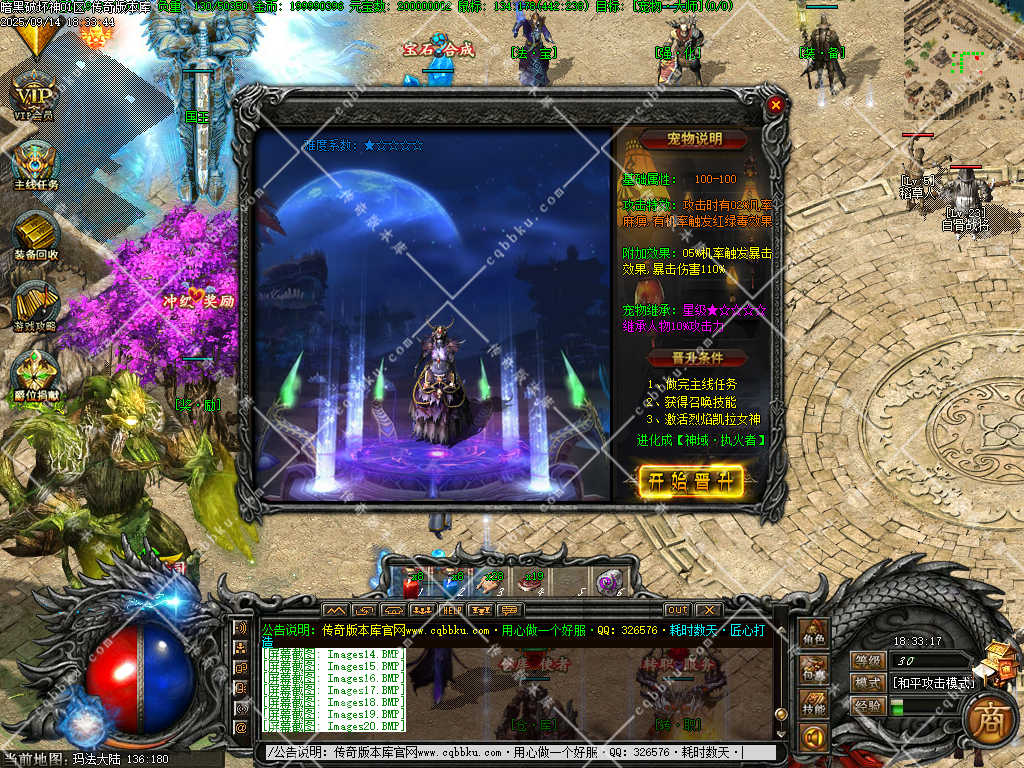Select the purple scroll hotbar slot

tap(608, 581)
